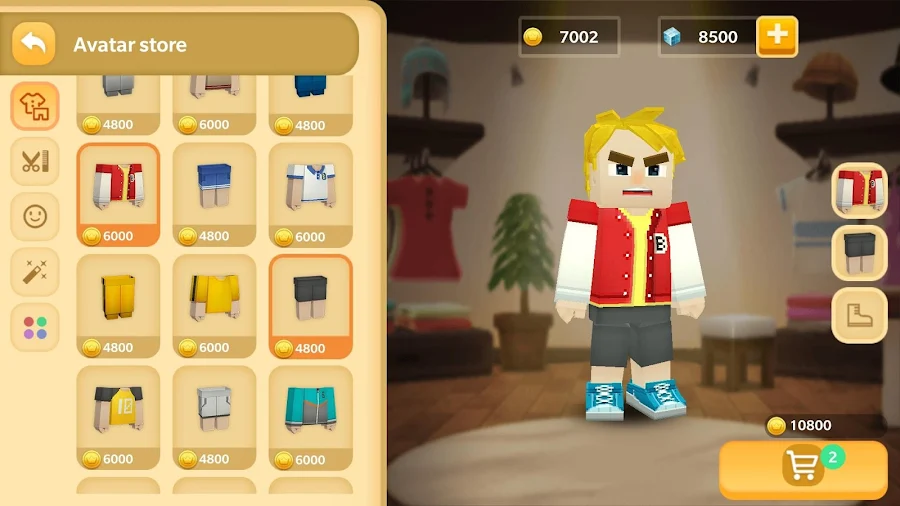Switch to the clothing category tab
Screen dimensions: 900x506
[x=35, y=106]
